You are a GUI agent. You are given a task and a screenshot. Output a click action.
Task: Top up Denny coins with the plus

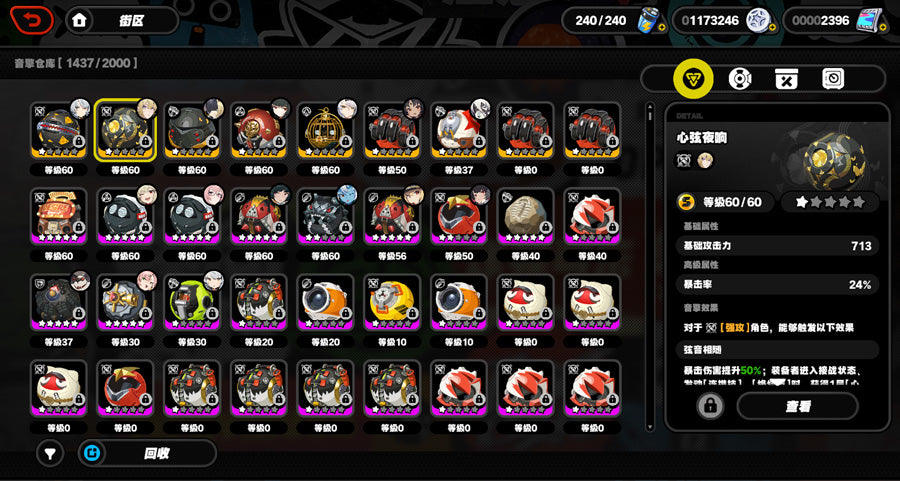[x=773, y=27]
